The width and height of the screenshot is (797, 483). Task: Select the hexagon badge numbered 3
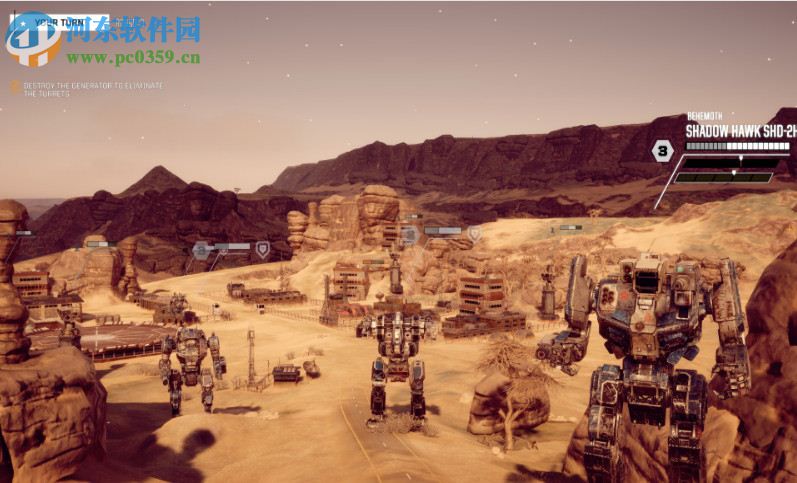click(662, 151)
